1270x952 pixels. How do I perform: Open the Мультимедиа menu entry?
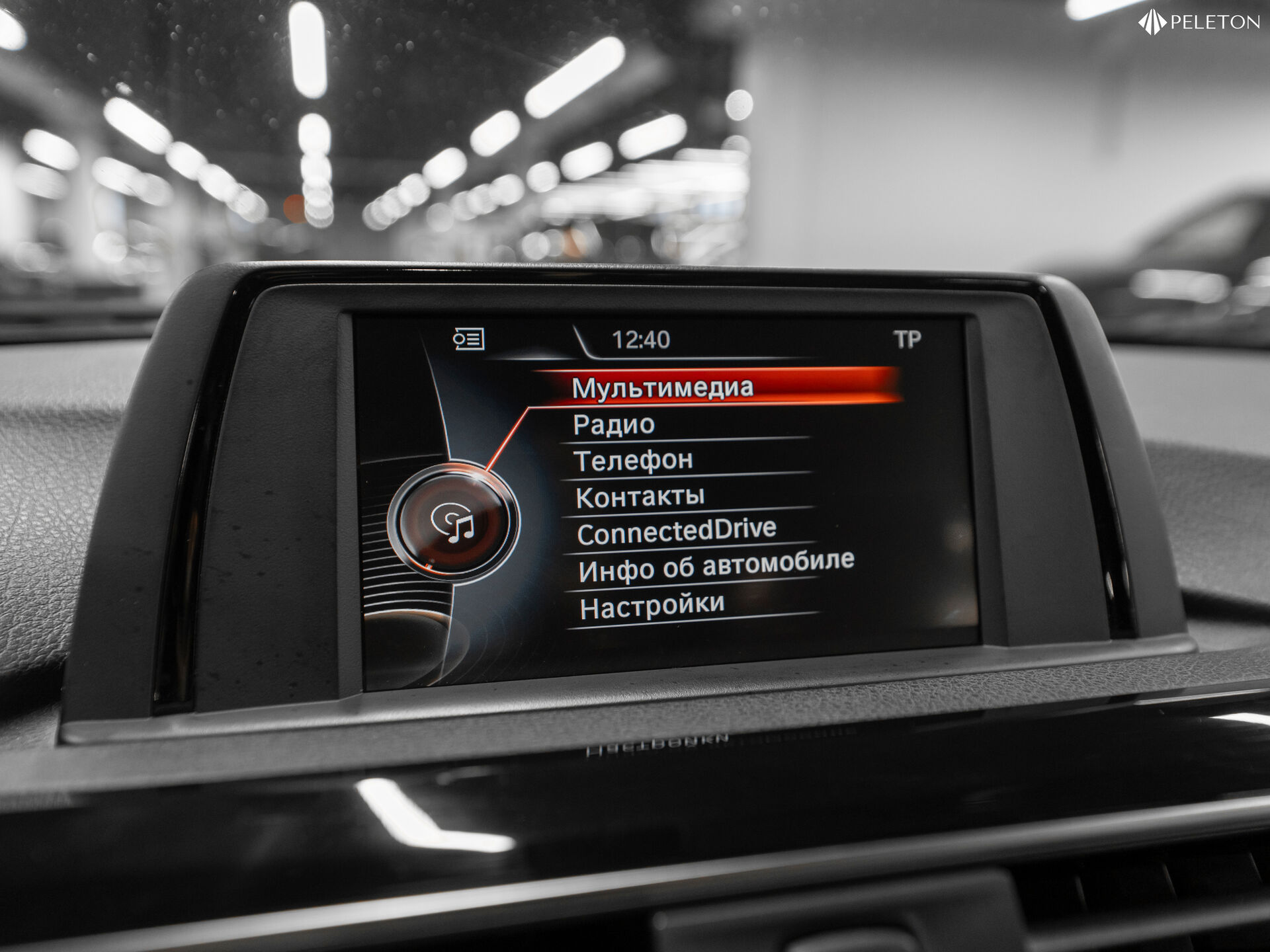click(662, 387)
